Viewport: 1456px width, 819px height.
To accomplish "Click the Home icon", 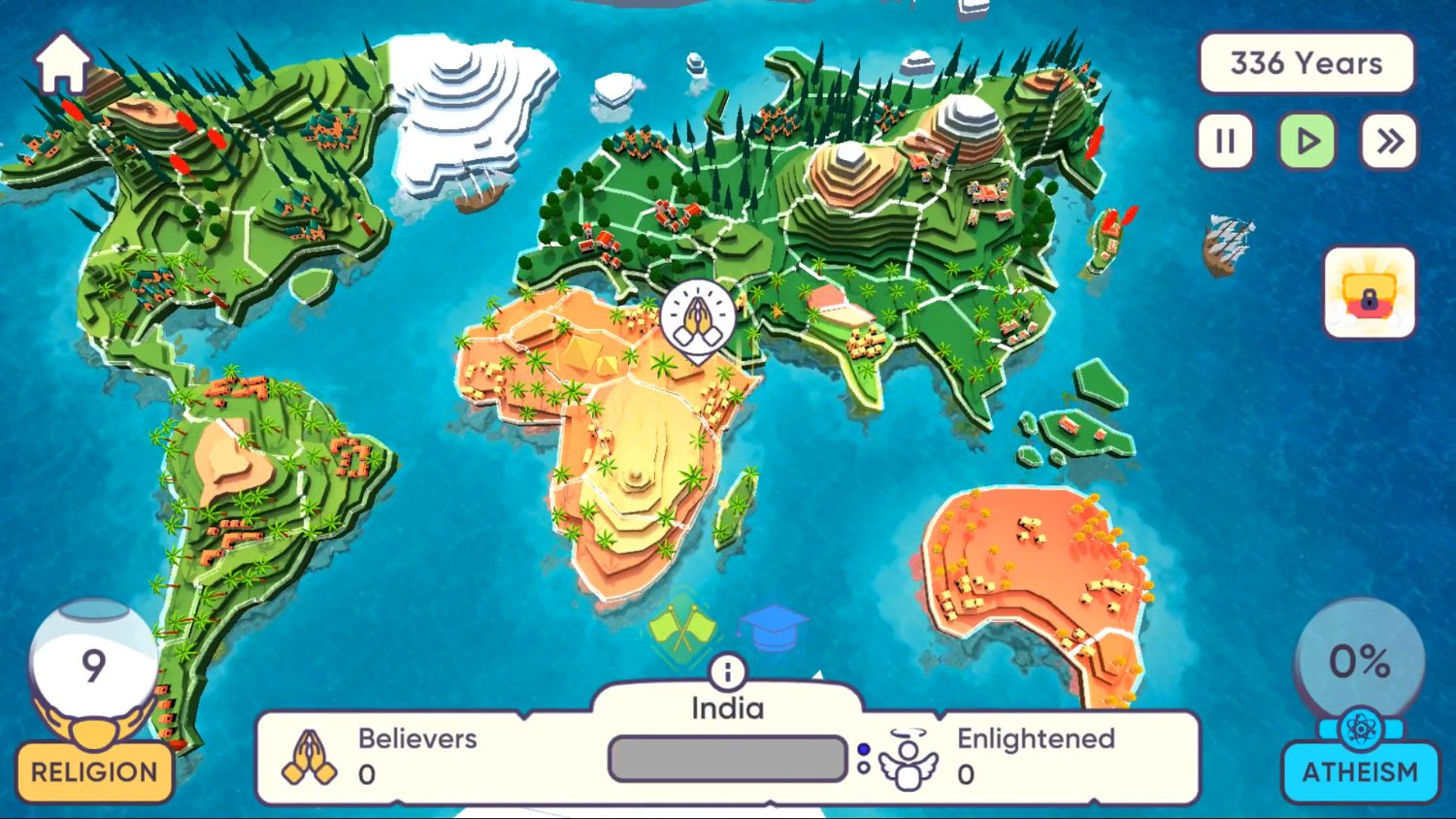I will pyautogui.click(x=64, y=62).
